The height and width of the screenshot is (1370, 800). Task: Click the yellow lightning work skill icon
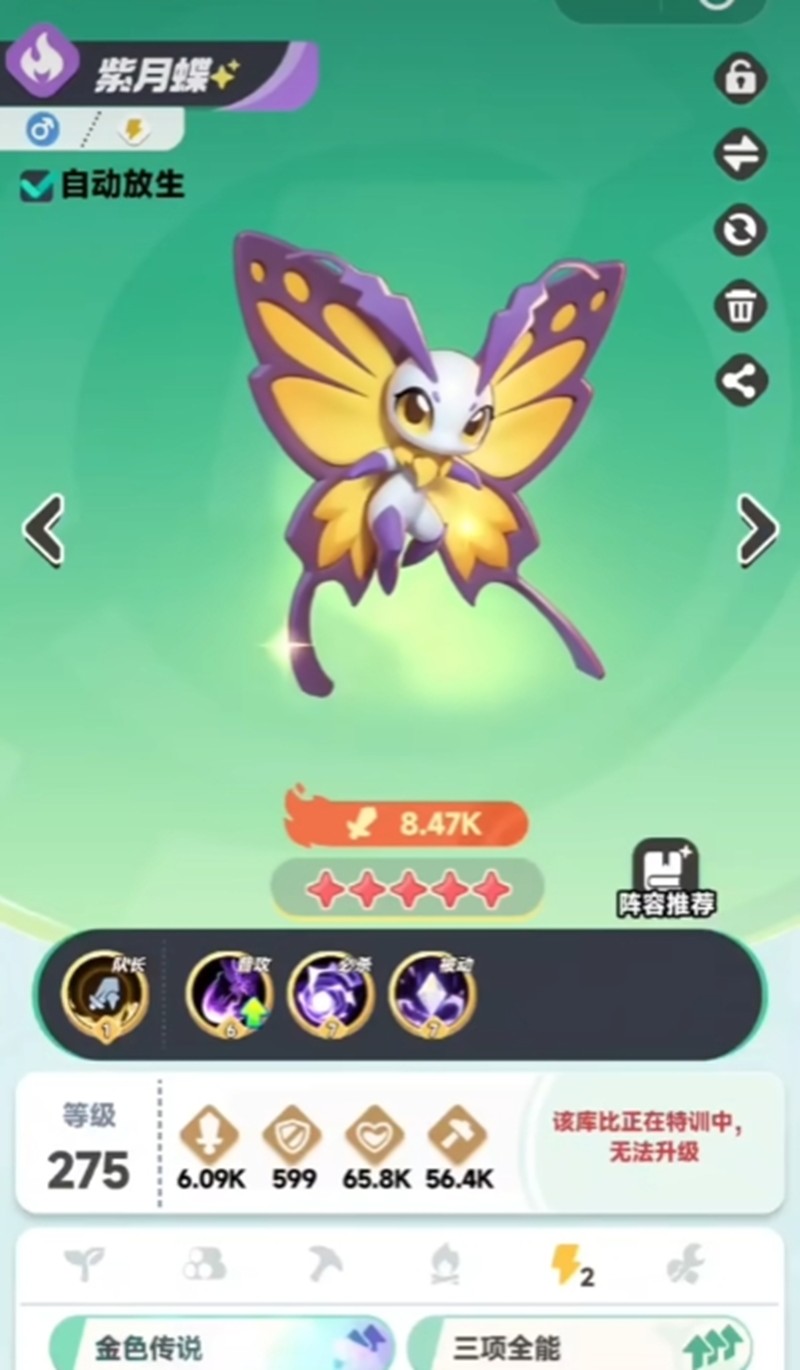click(570, 1267)
